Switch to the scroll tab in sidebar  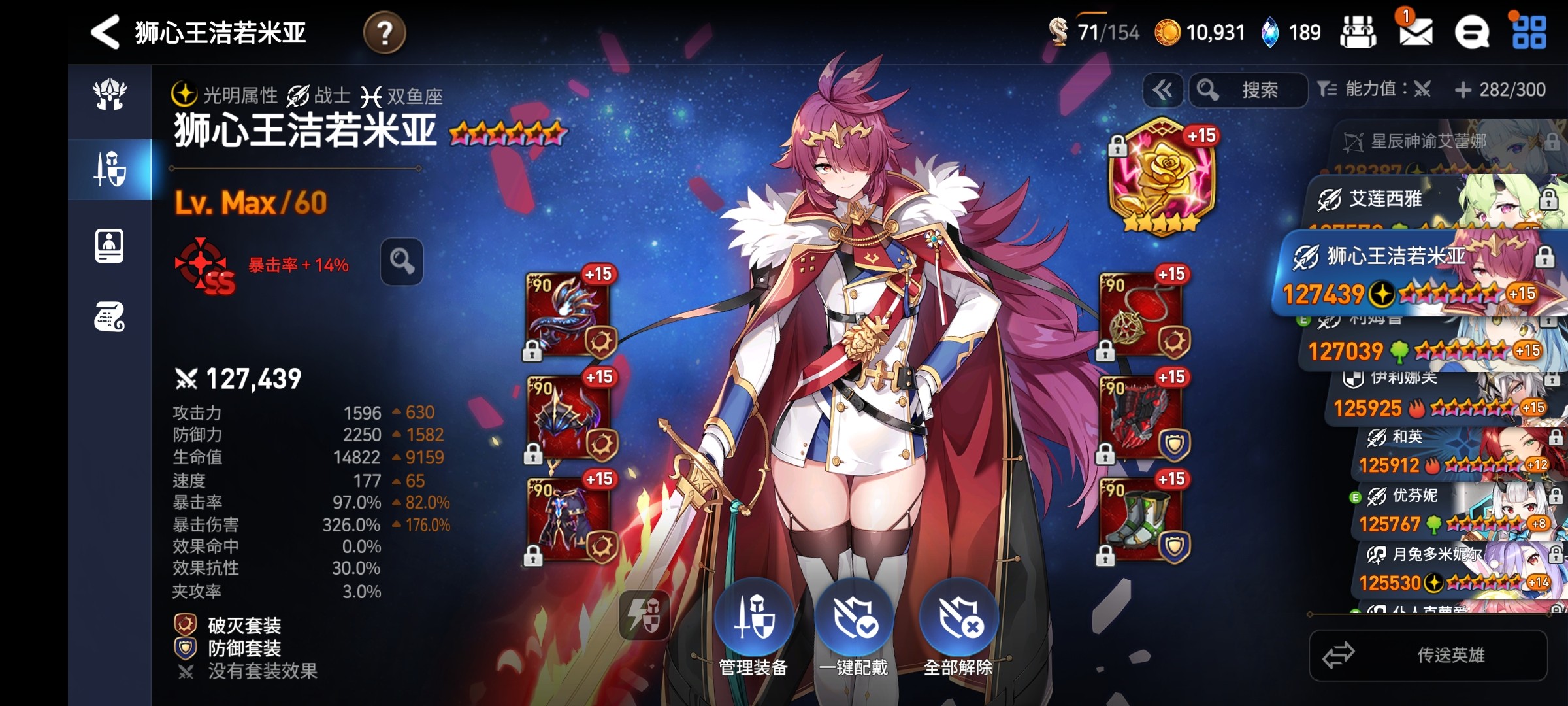point(110,317)
